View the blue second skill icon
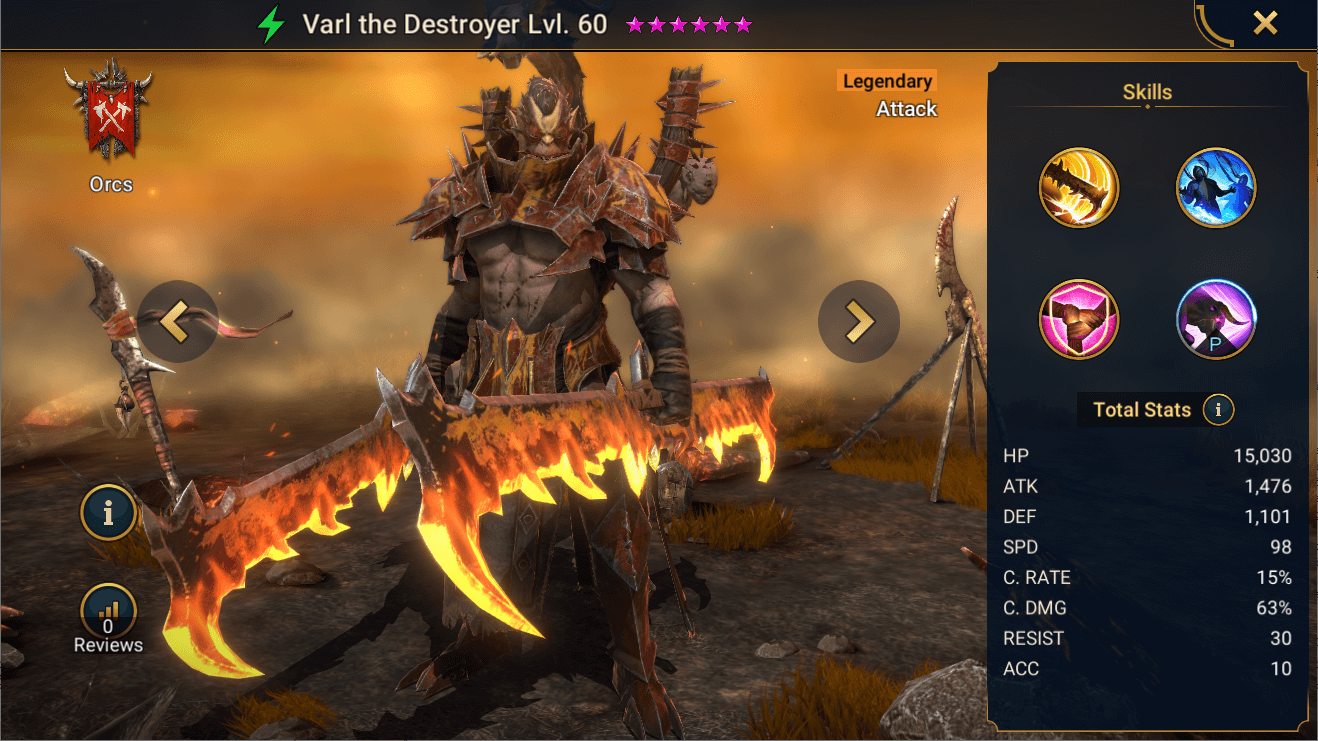 (1216, 188)
